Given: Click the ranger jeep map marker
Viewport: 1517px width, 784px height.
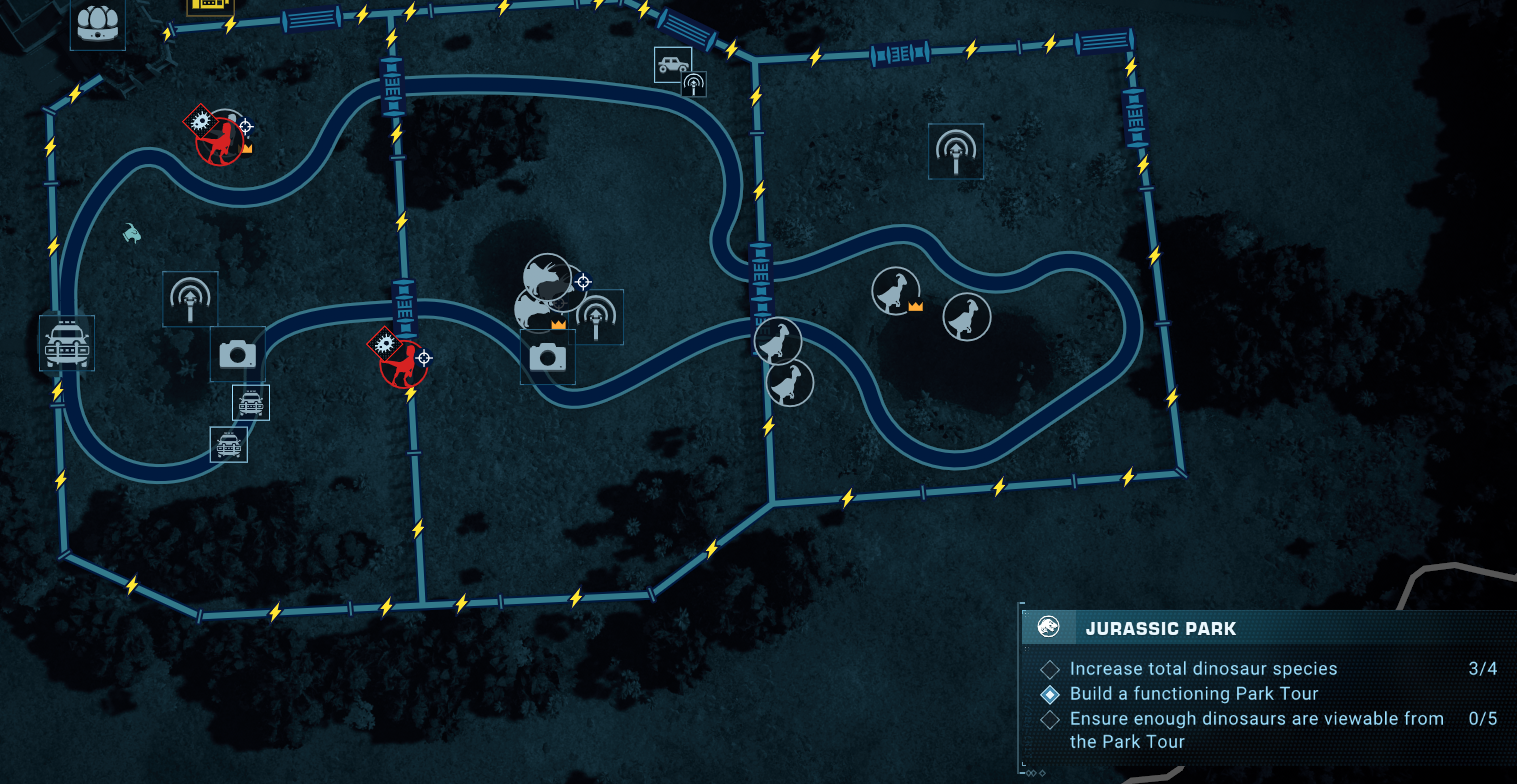Looking at the screenshot, I should tap(673, 64).
